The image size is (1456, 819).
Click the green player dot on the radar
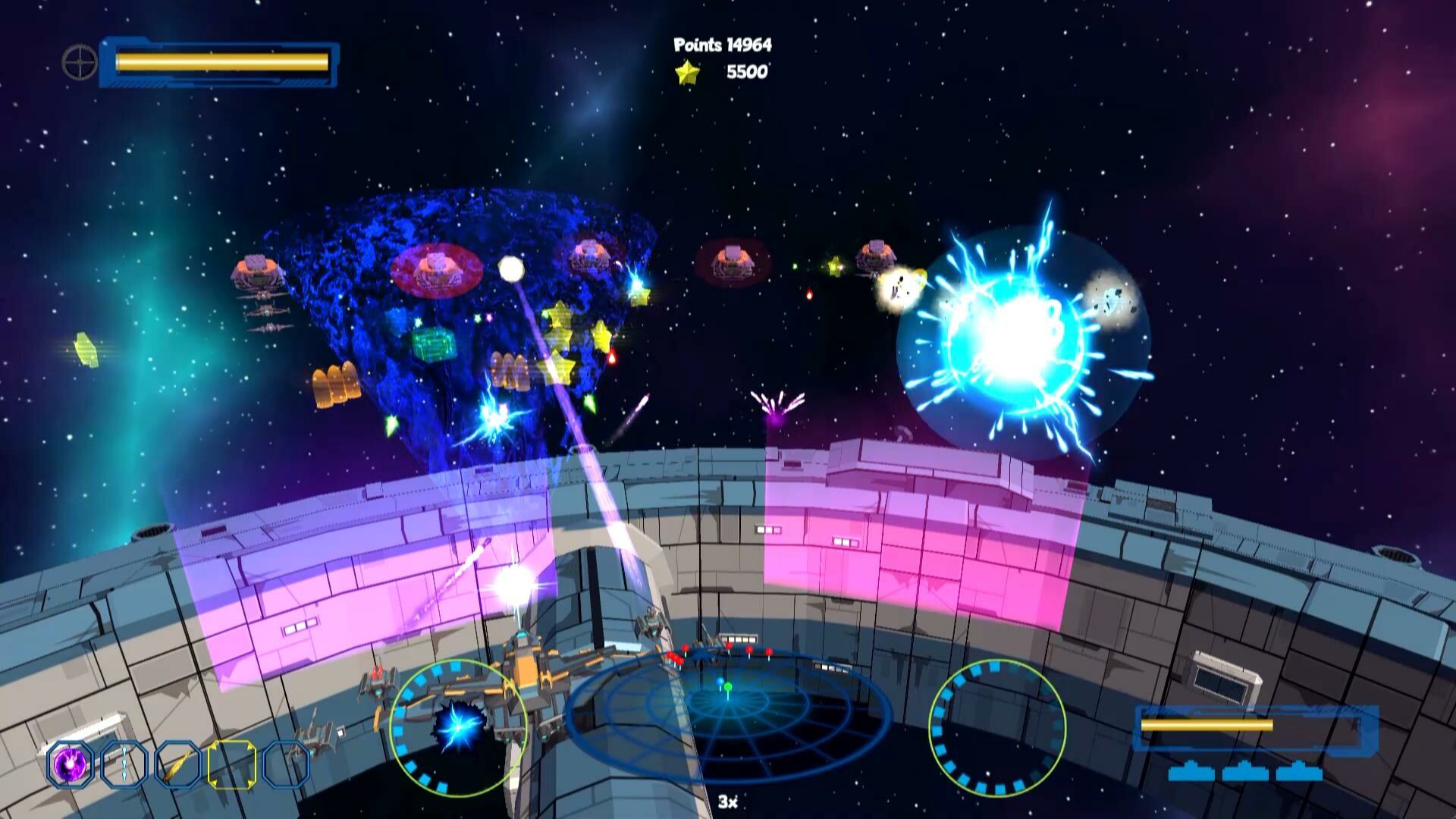click(x=728, y=686)
